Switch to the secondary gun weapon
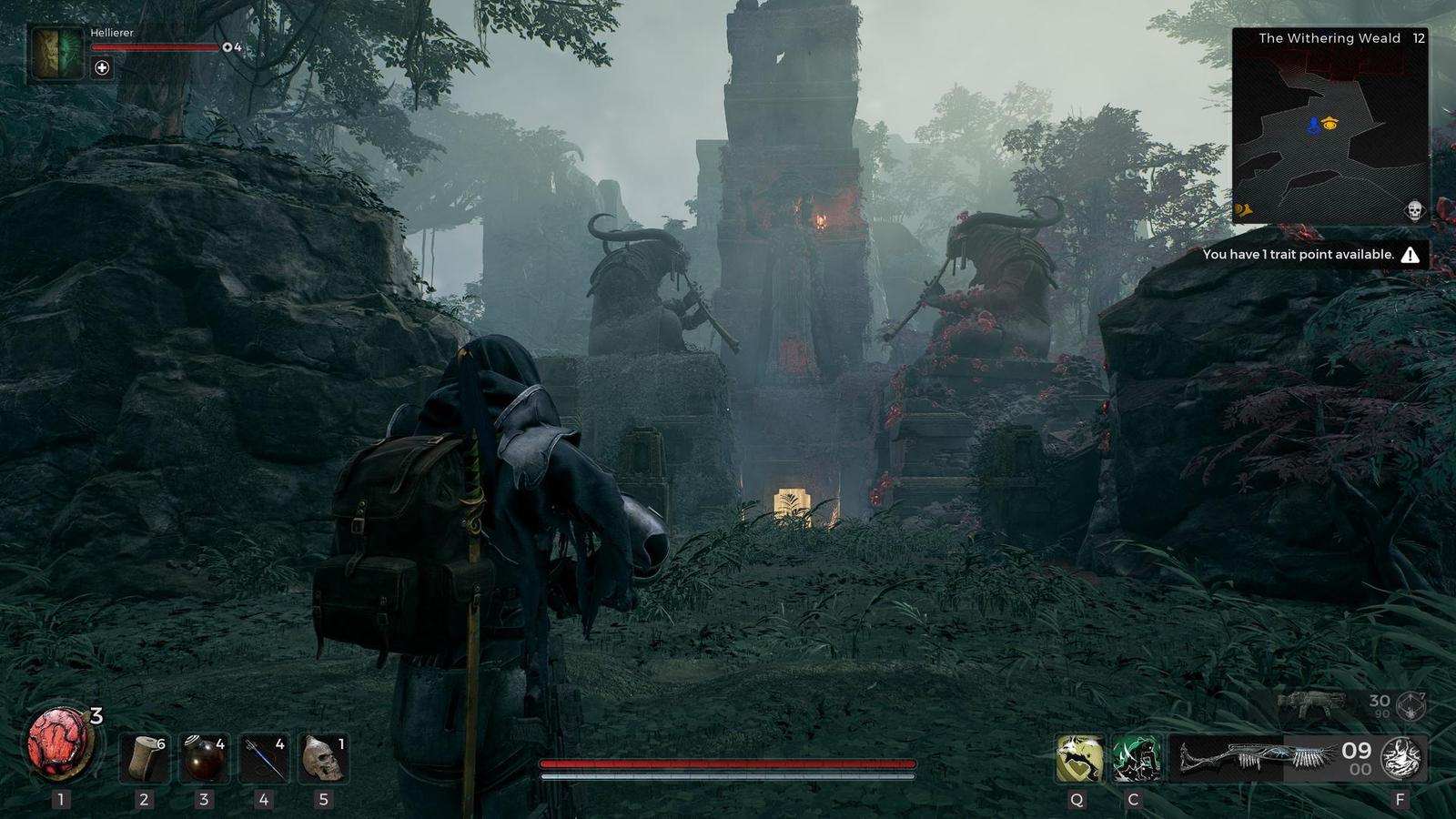 1312,704
